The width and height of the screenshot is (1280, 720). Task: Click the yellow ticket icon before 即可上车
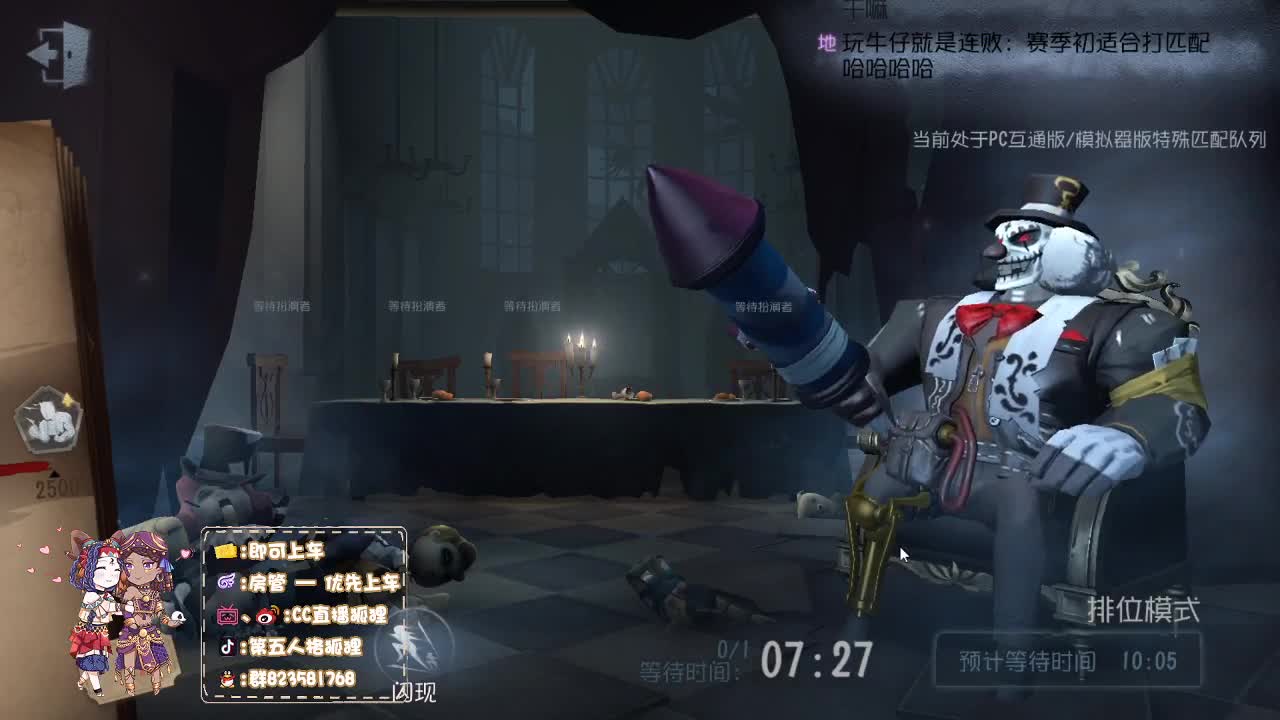pyautogui.click(x=226, y=550)
